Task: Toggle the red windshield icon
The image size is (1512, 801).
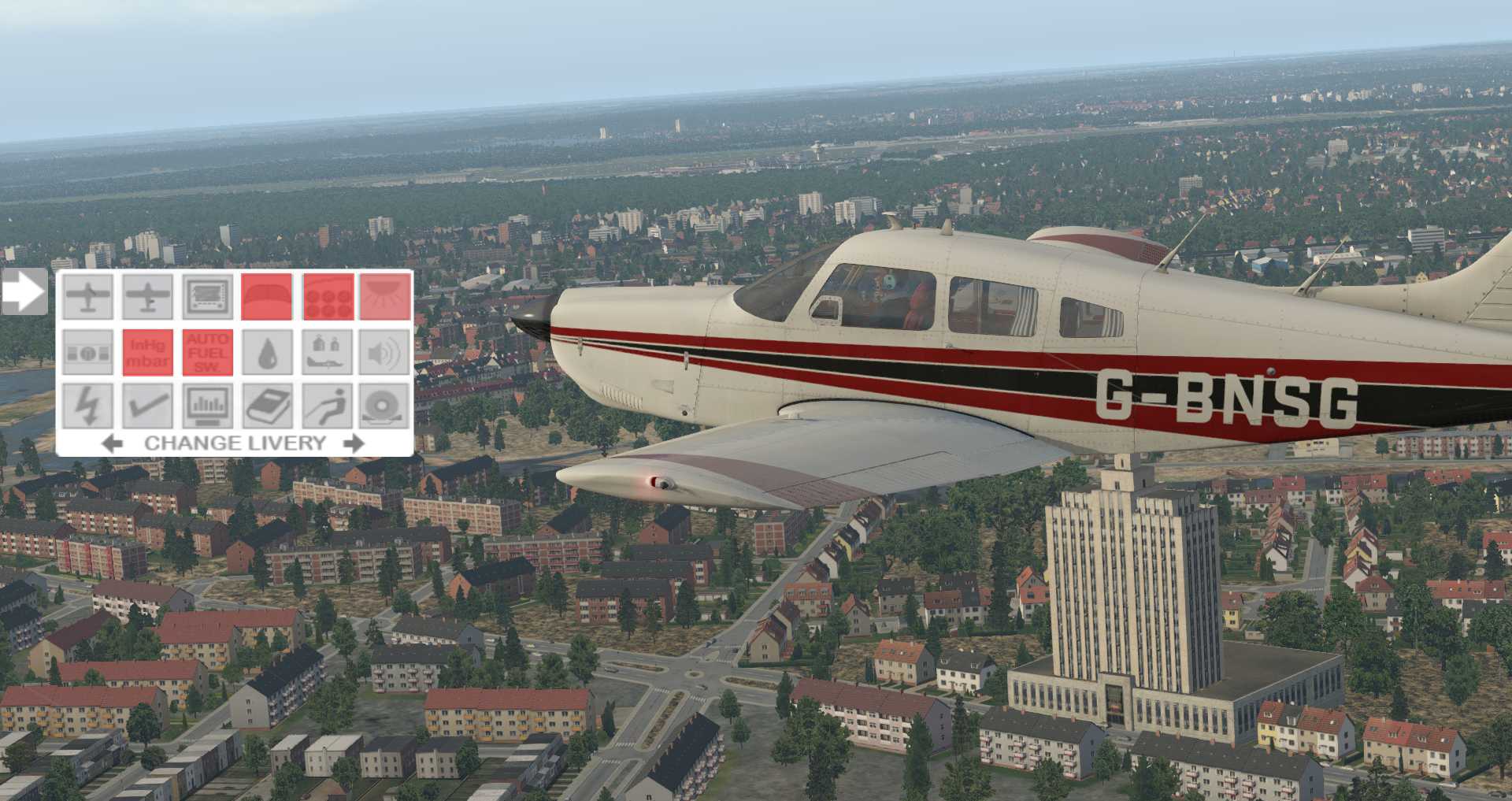Action: 266,296
